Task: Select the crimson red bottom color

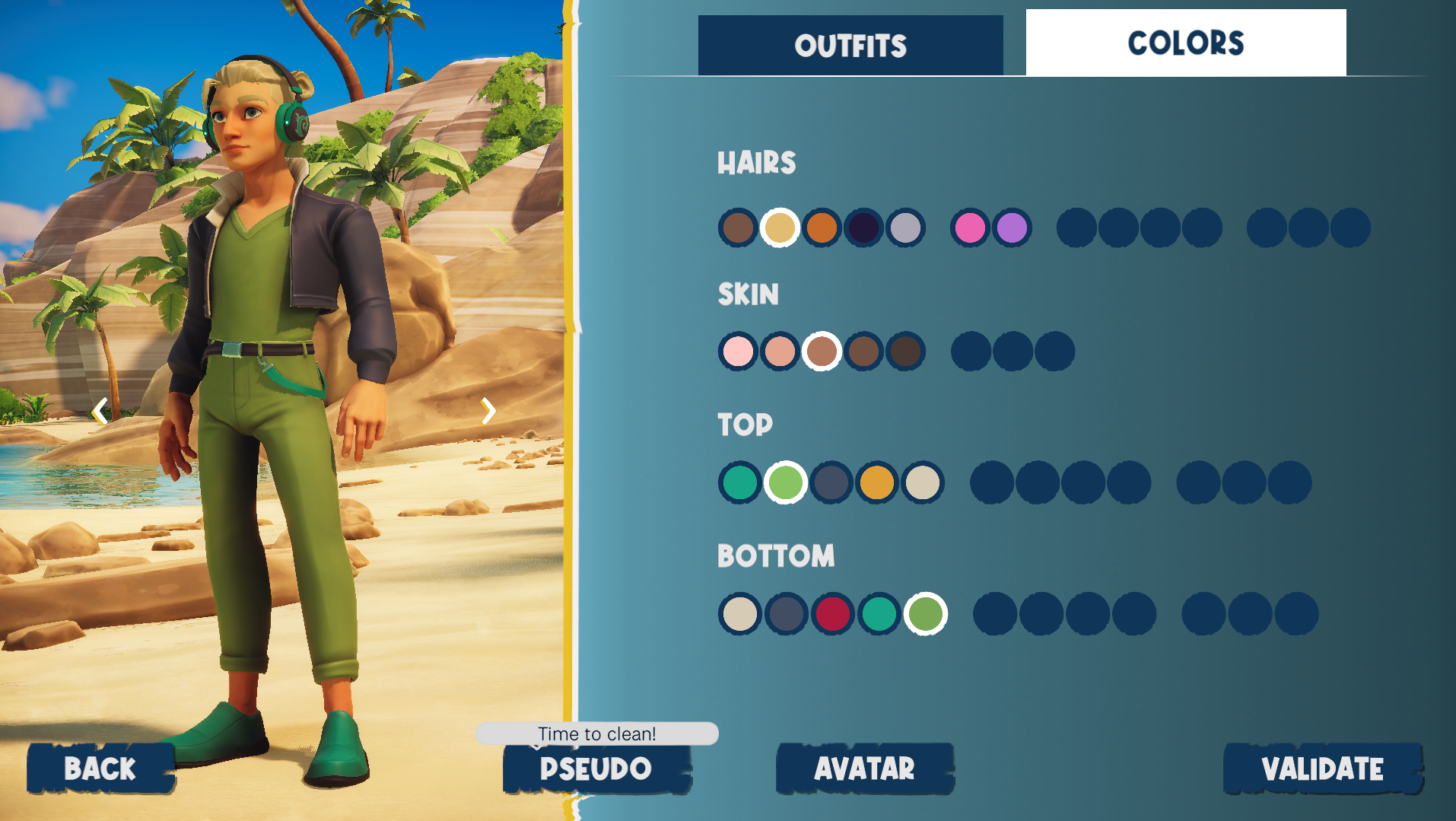Action: tap(833, 614)
